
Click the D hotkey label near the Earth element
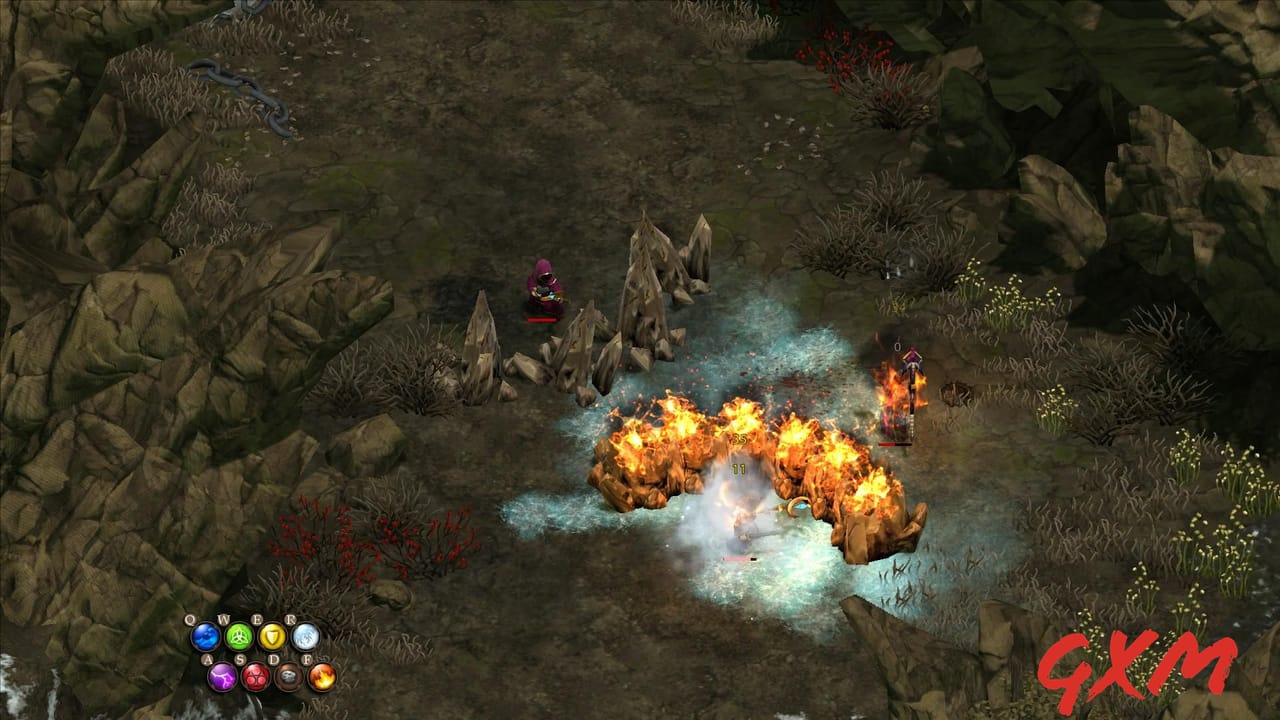(x=275, y=658)
